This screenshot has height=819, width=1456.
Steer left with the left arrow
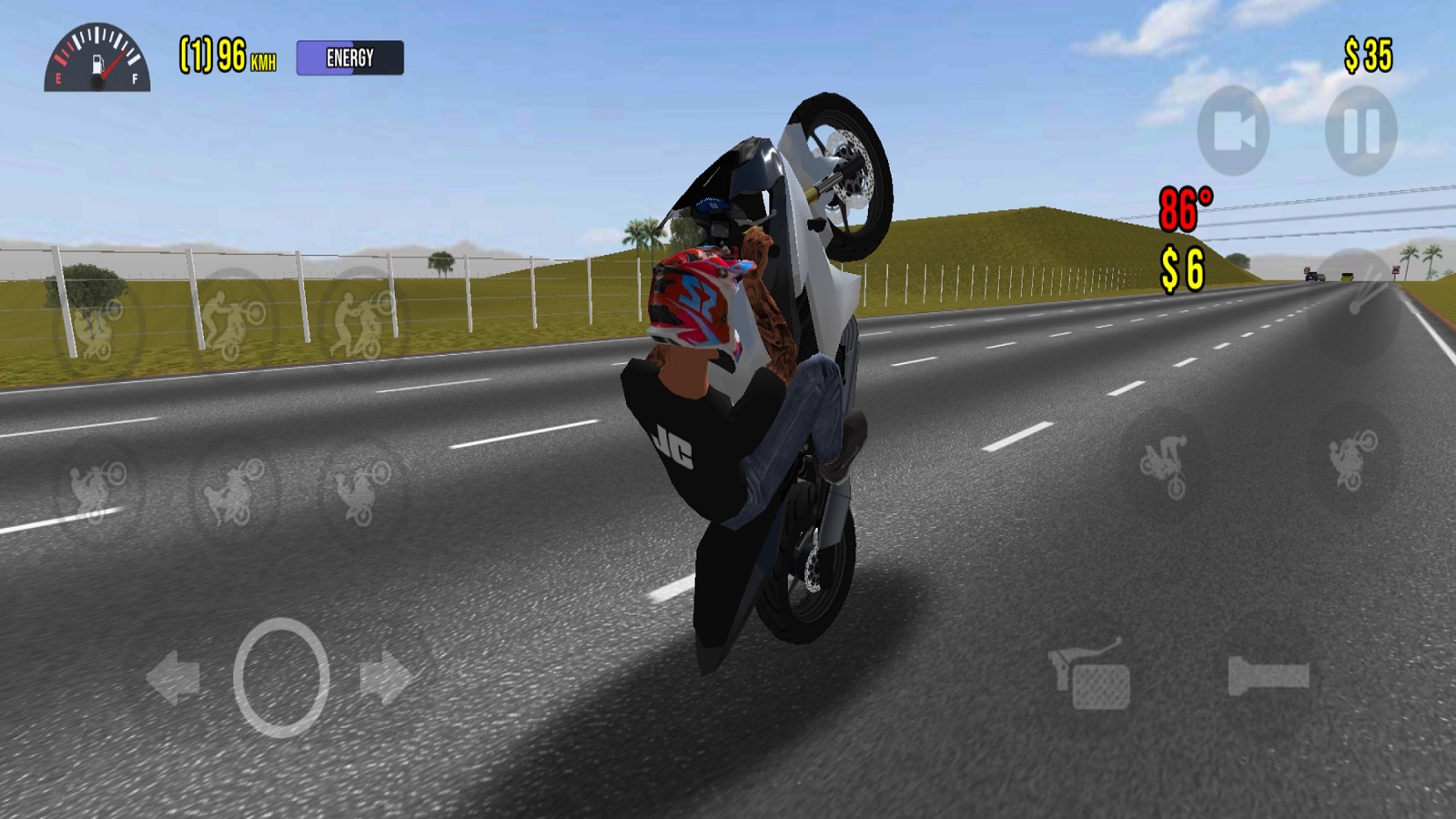tap(173, 677)
